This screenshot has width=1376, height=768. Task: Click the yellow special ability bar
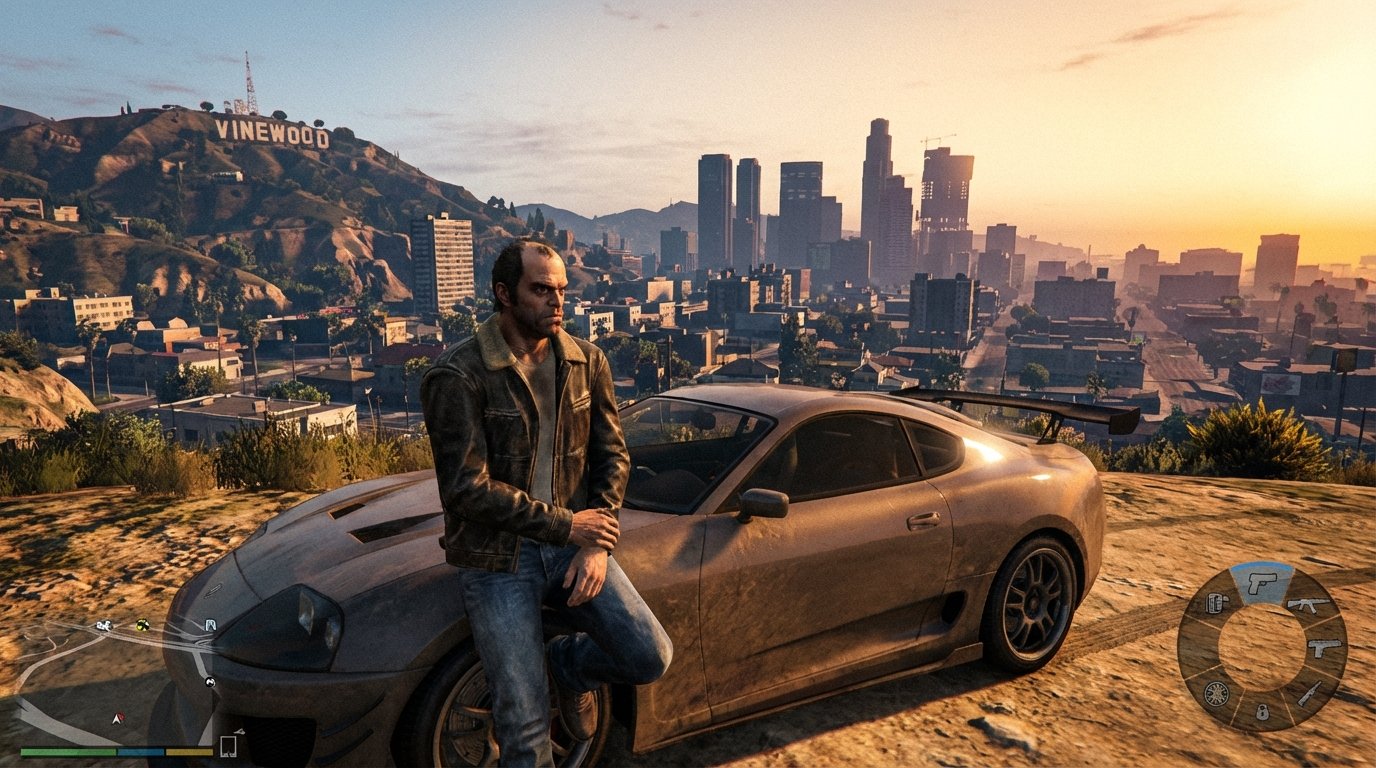pos(188,751)
